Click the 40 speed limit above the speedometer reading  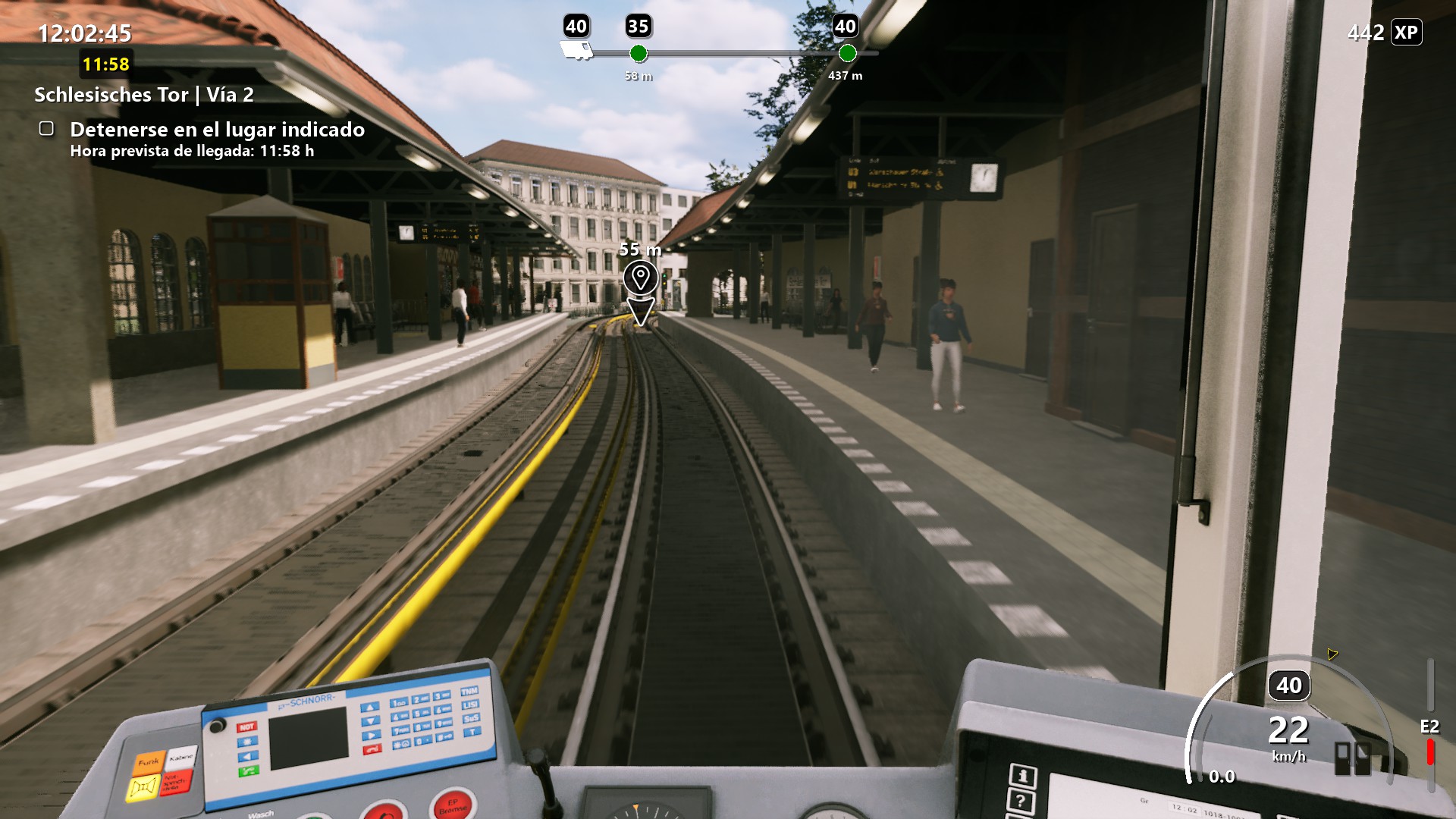[1288, 686]
